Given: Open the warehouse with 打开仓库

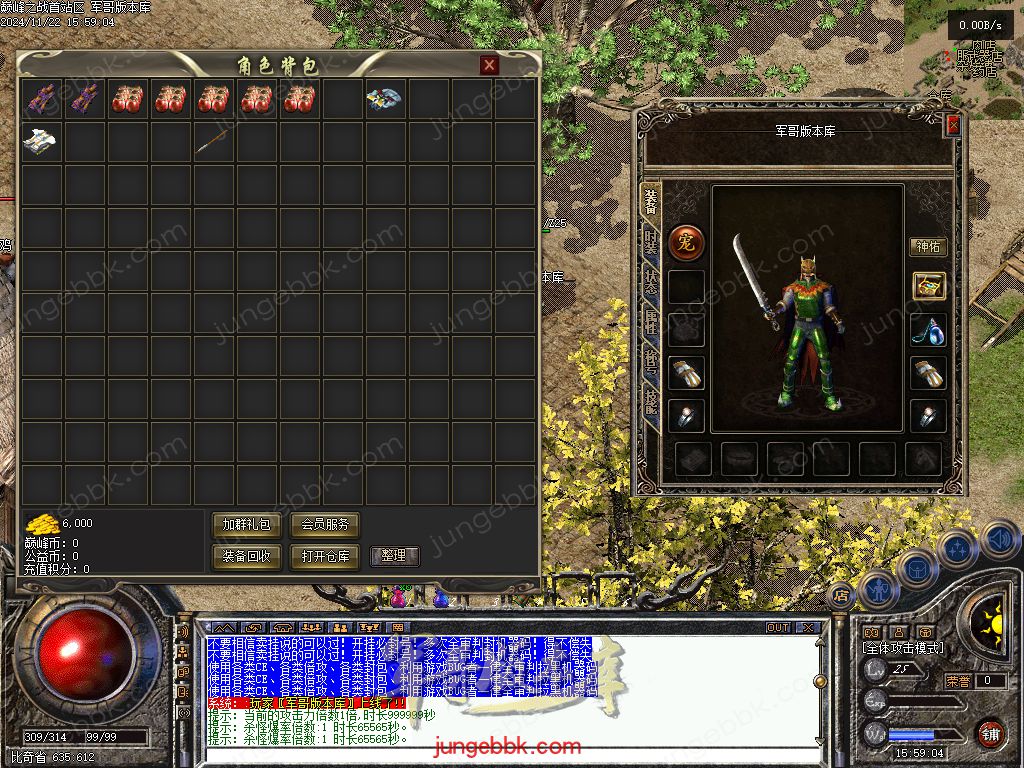Looking at the screenshot, I should pos(325,556).
